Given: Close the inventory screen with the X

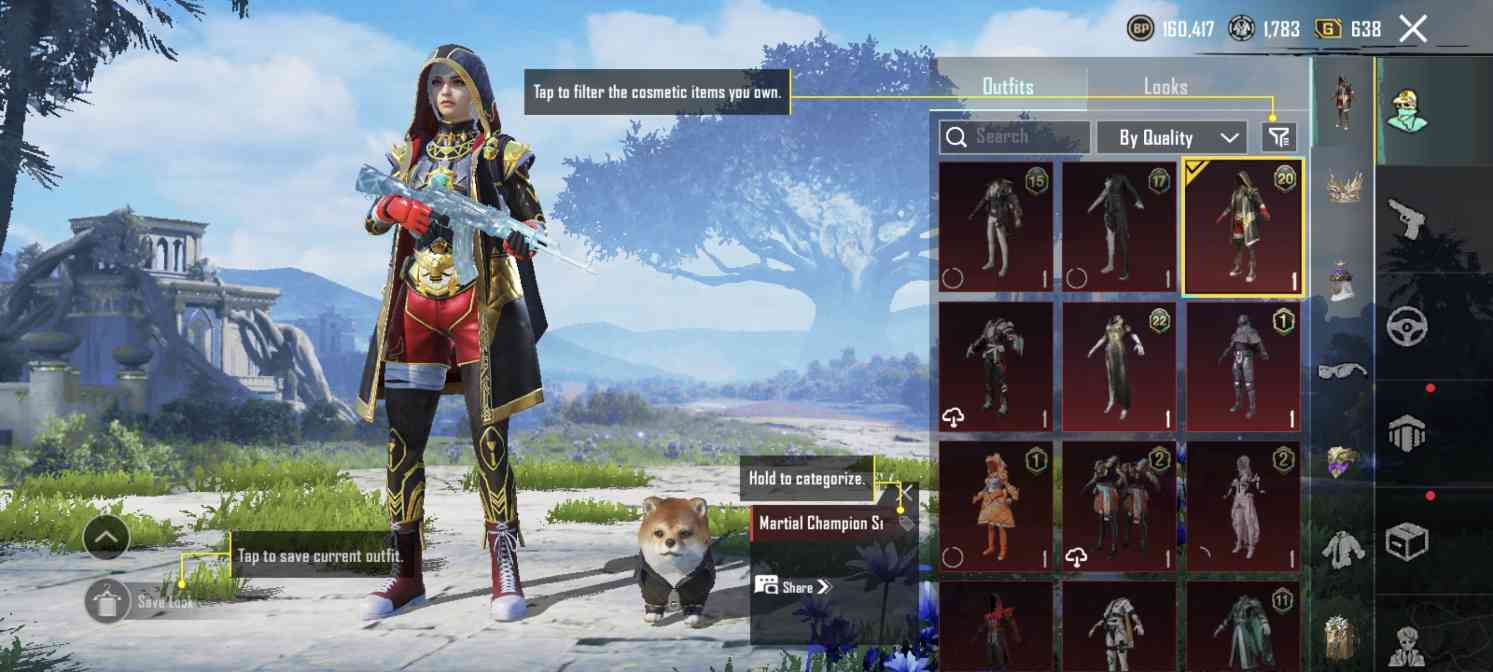Looking at the screenshot, I should point(1413,29).
